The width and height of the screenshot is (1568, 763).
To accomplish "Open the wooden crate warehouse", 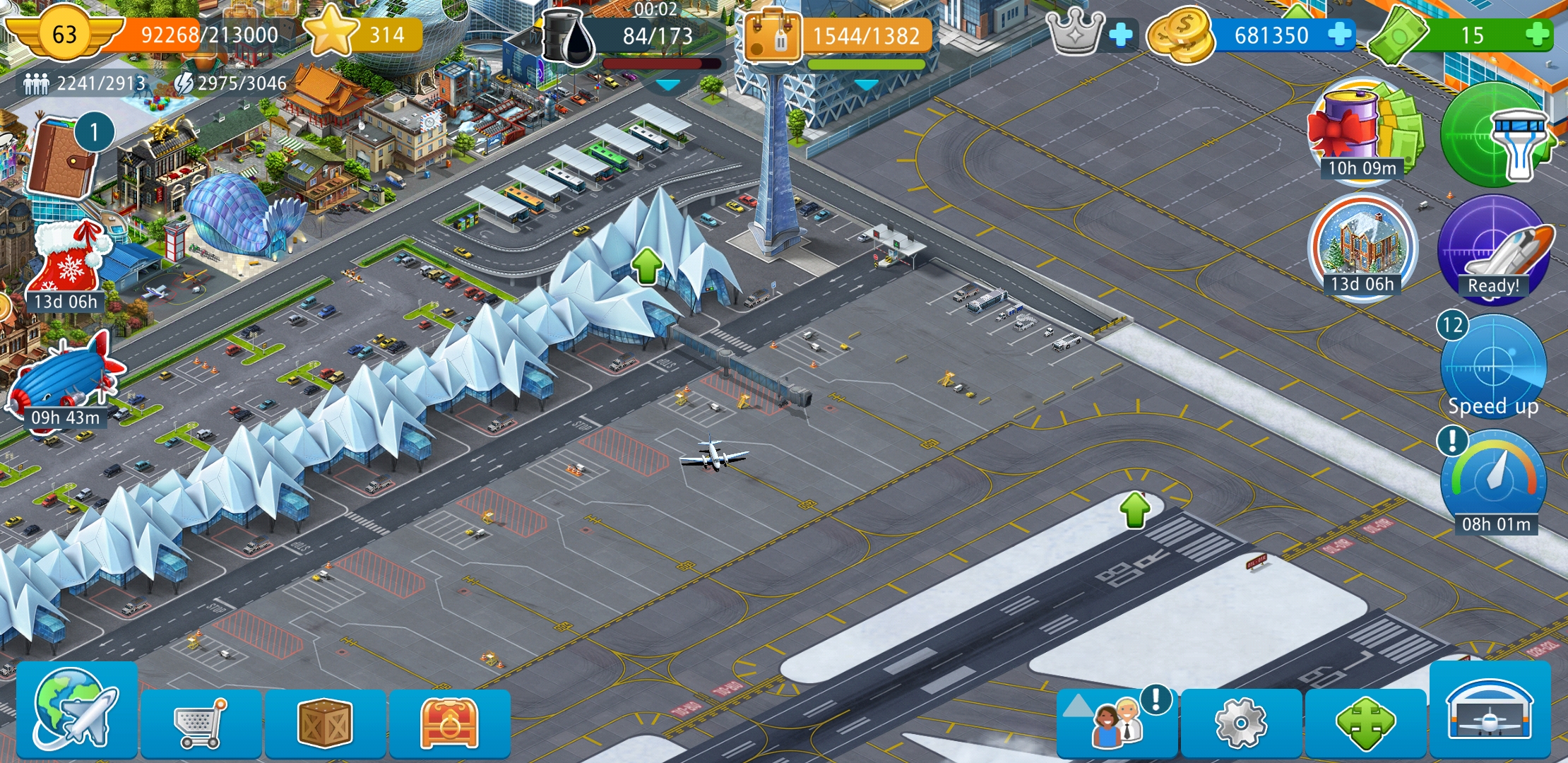I will click(x=325, y=722).
